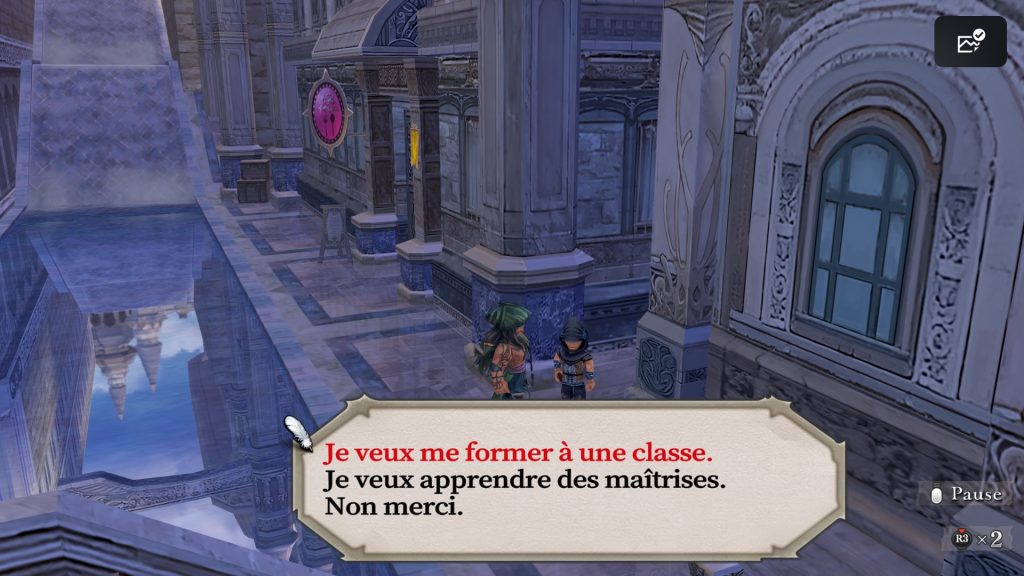
Task: Open the chart icon in top-right corner
Action: point(970,42)
